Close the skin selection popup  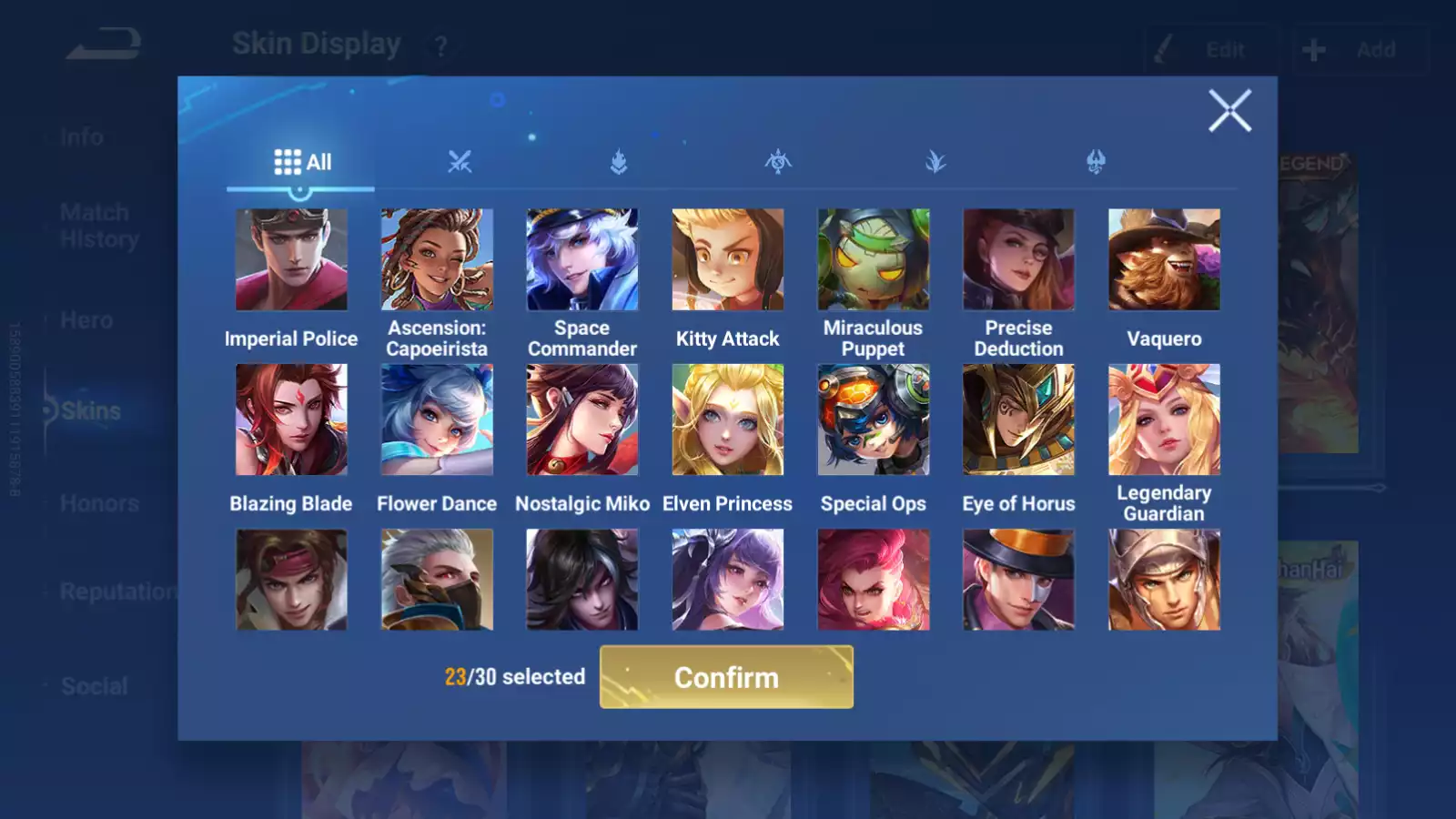point(1229,111)
